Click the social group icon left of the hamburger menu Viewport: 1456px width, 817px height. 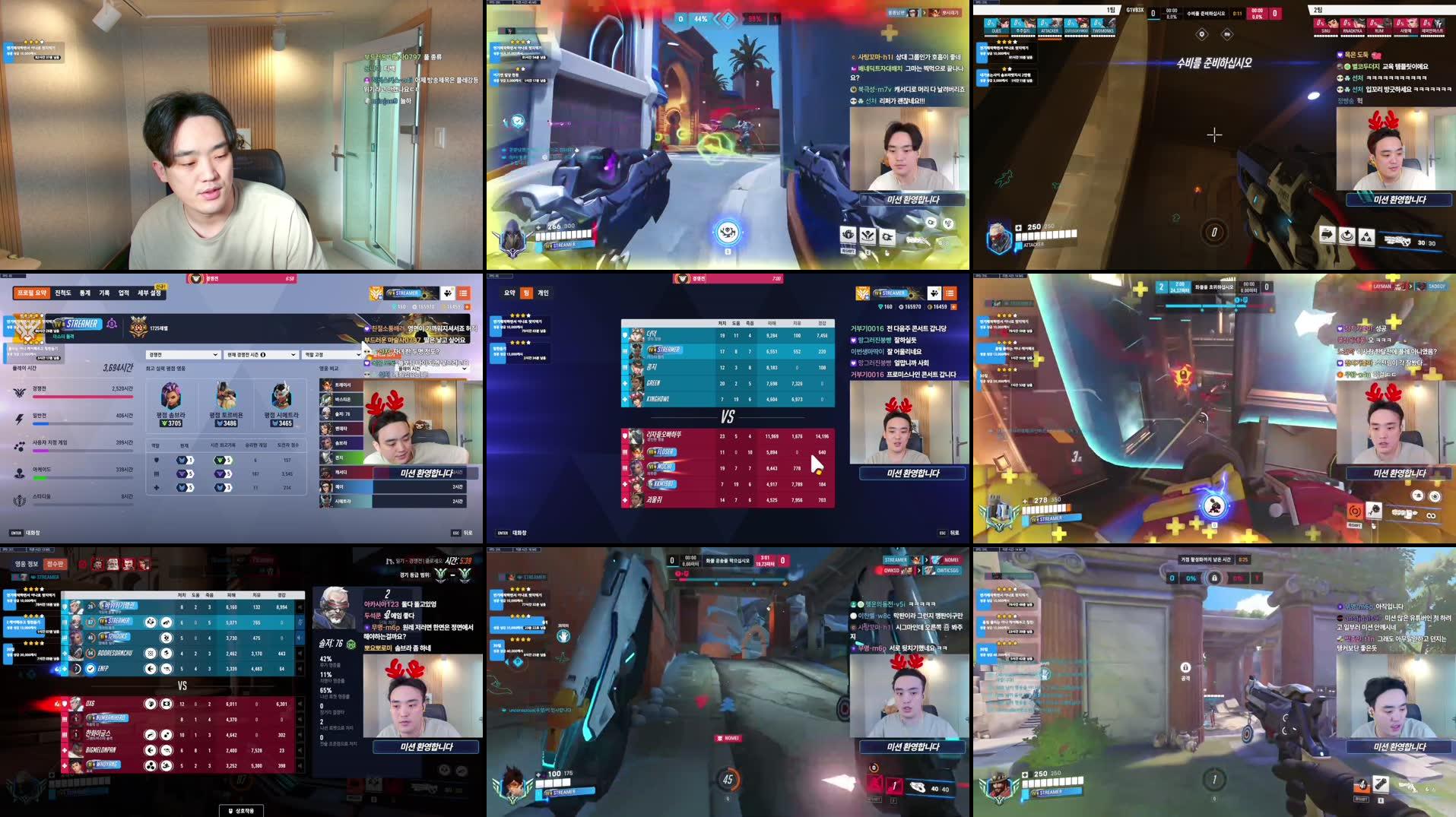[x=449, y=294]
